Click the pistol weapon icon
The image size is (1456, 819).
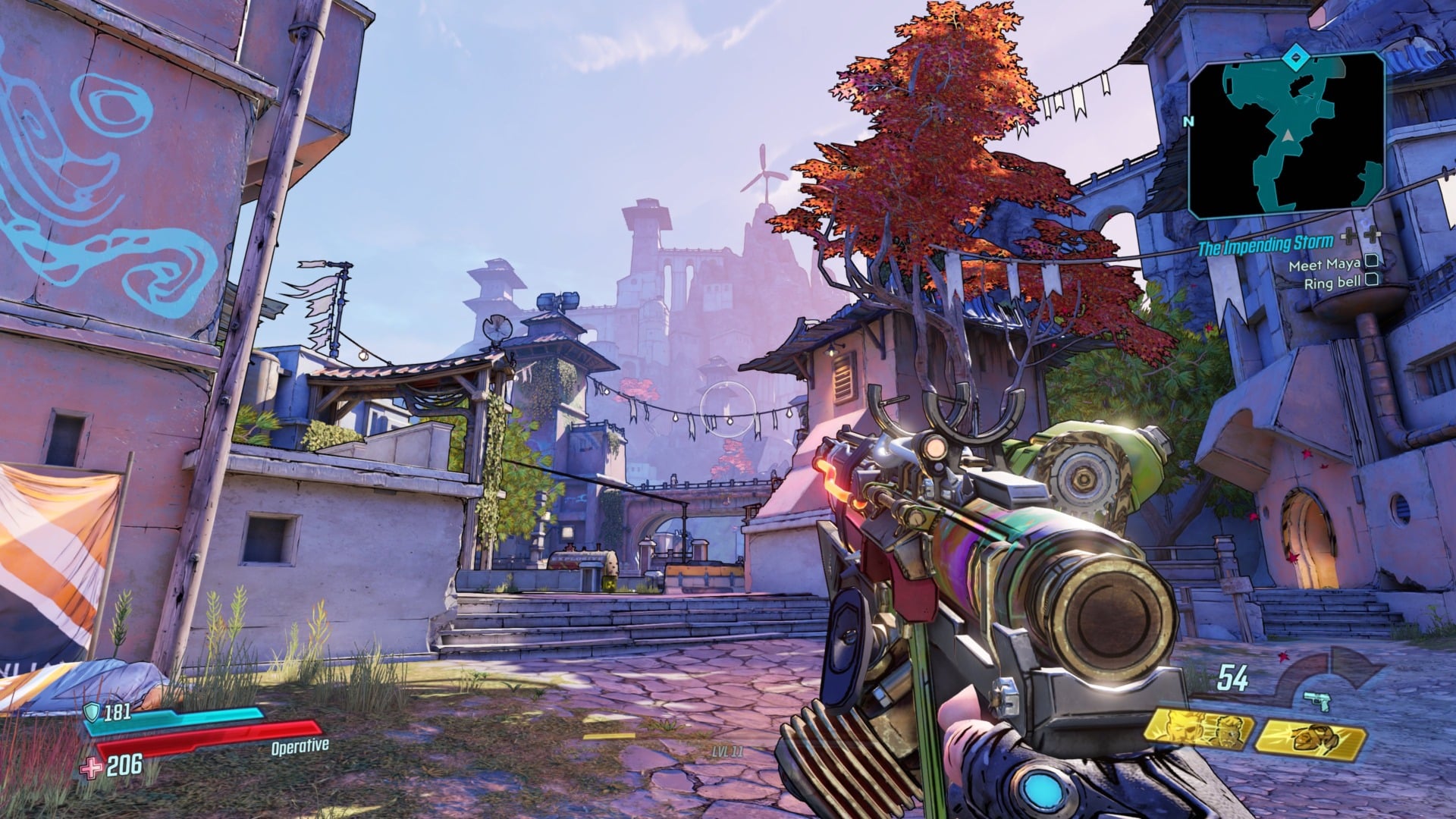1318,701
